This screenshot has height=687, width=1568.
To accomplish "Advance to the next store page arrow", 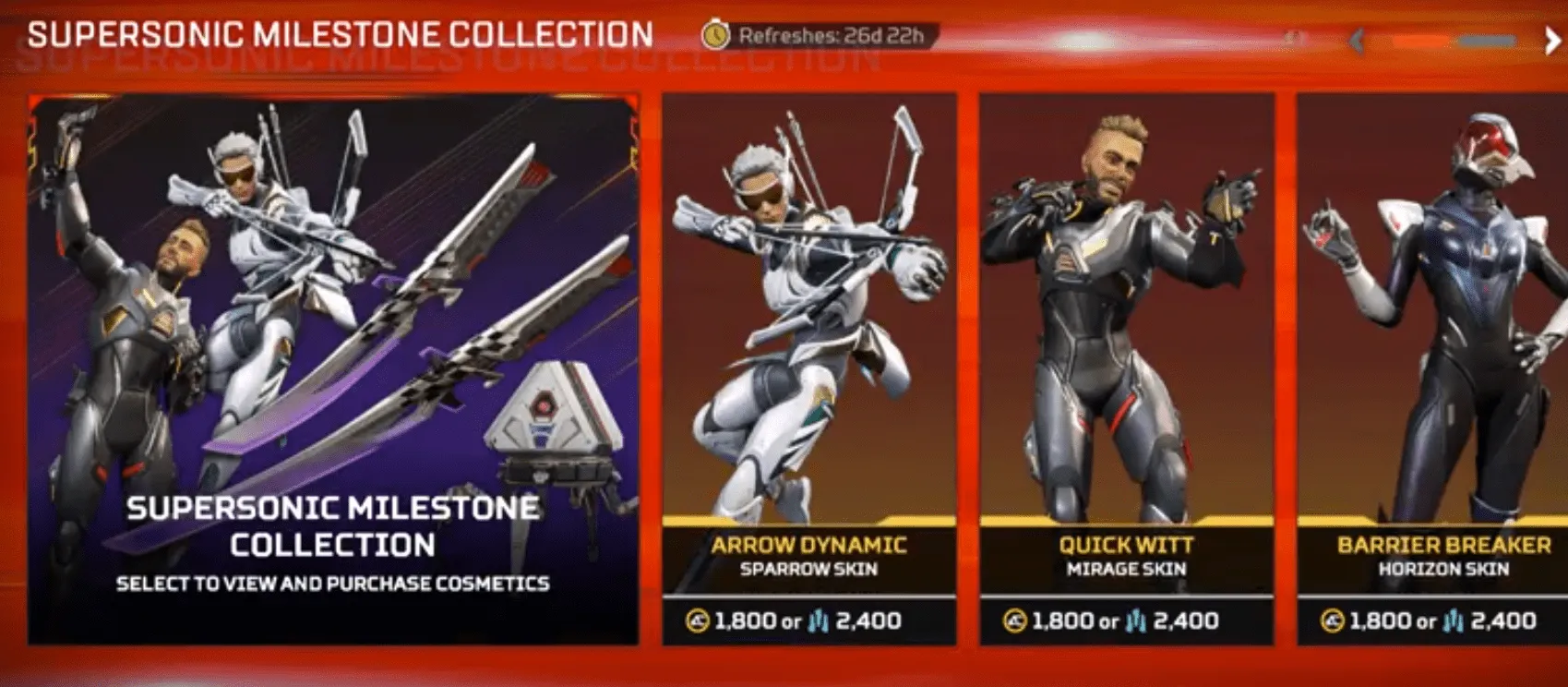I will click(1552, 39).
